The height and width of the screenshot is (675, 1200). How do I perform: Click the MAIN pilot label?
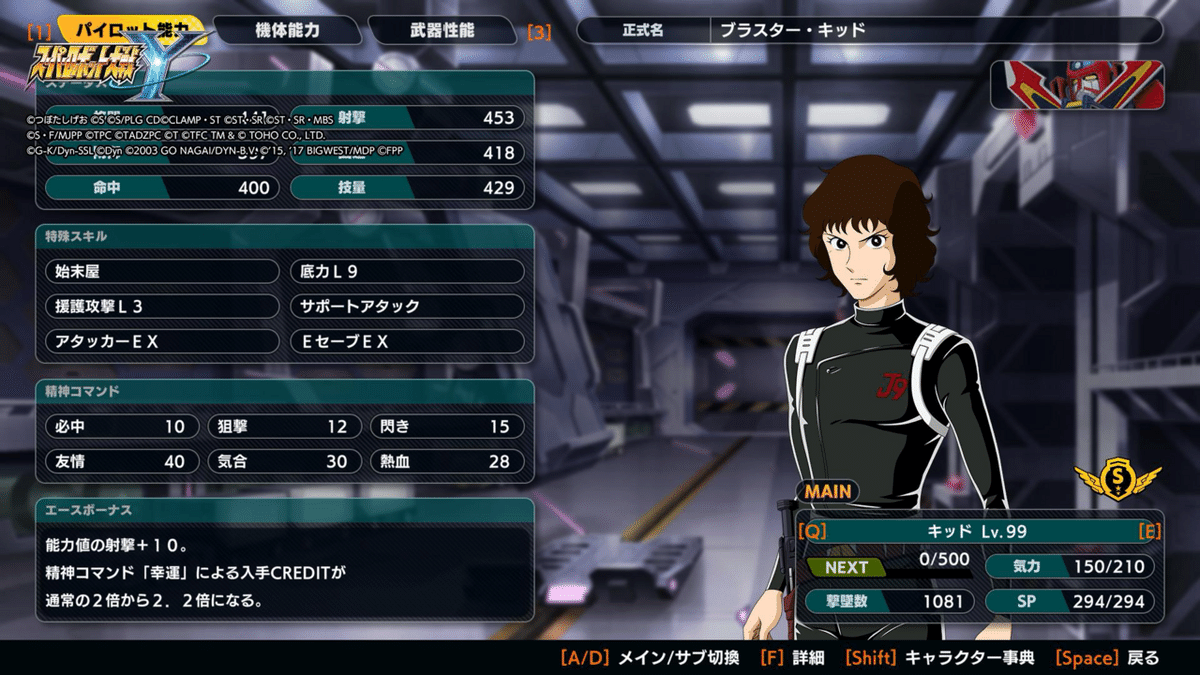click(828, 491)
